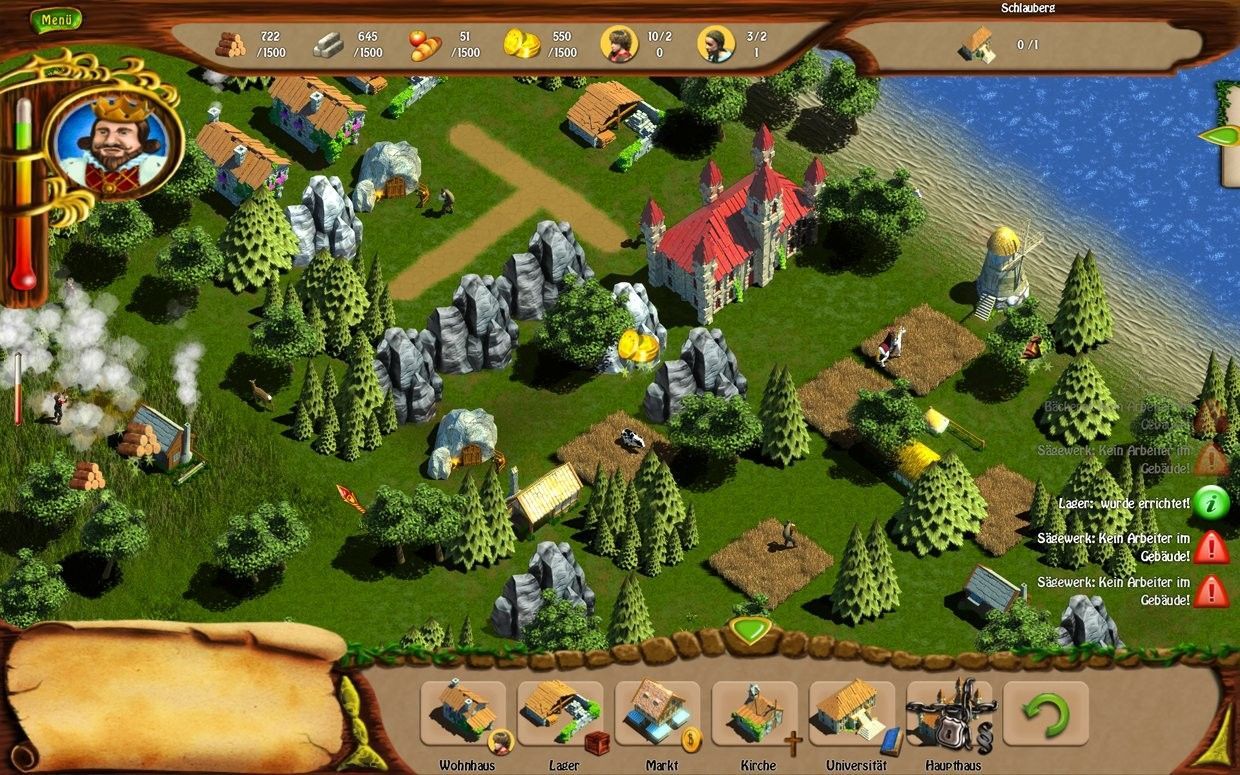Click the Schlauberg house objective icon

tap(977, 45)
